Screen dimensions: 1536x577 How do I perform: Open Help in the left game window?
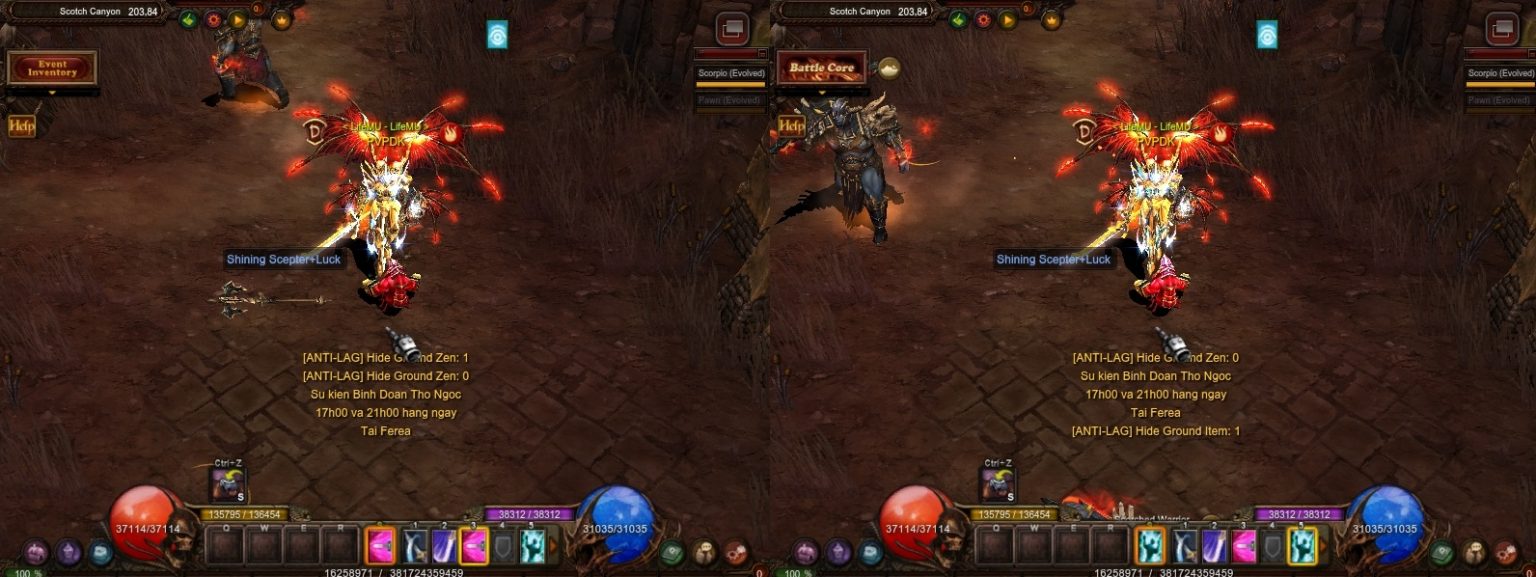[21, 125]
